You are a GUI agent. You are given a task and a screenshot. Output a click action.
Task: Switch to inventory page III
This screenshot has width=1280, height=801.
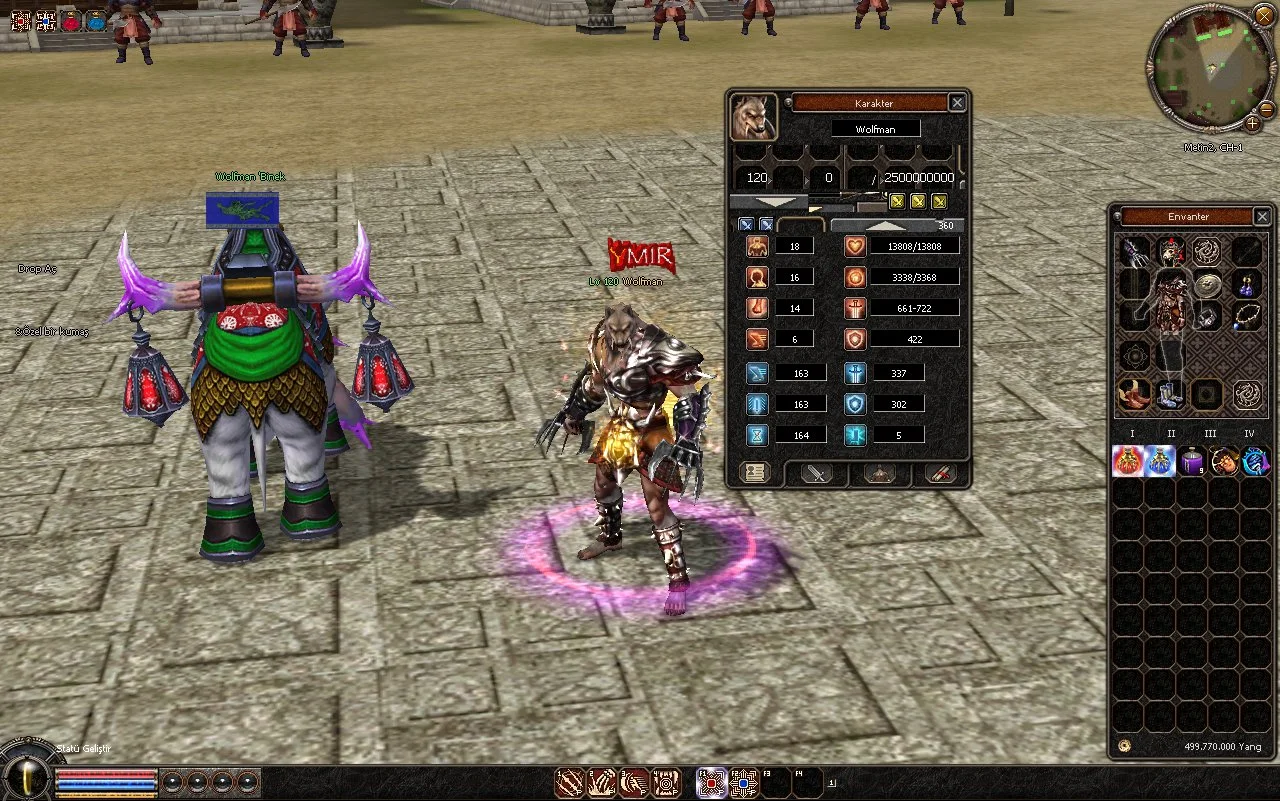coord(1210,434)
